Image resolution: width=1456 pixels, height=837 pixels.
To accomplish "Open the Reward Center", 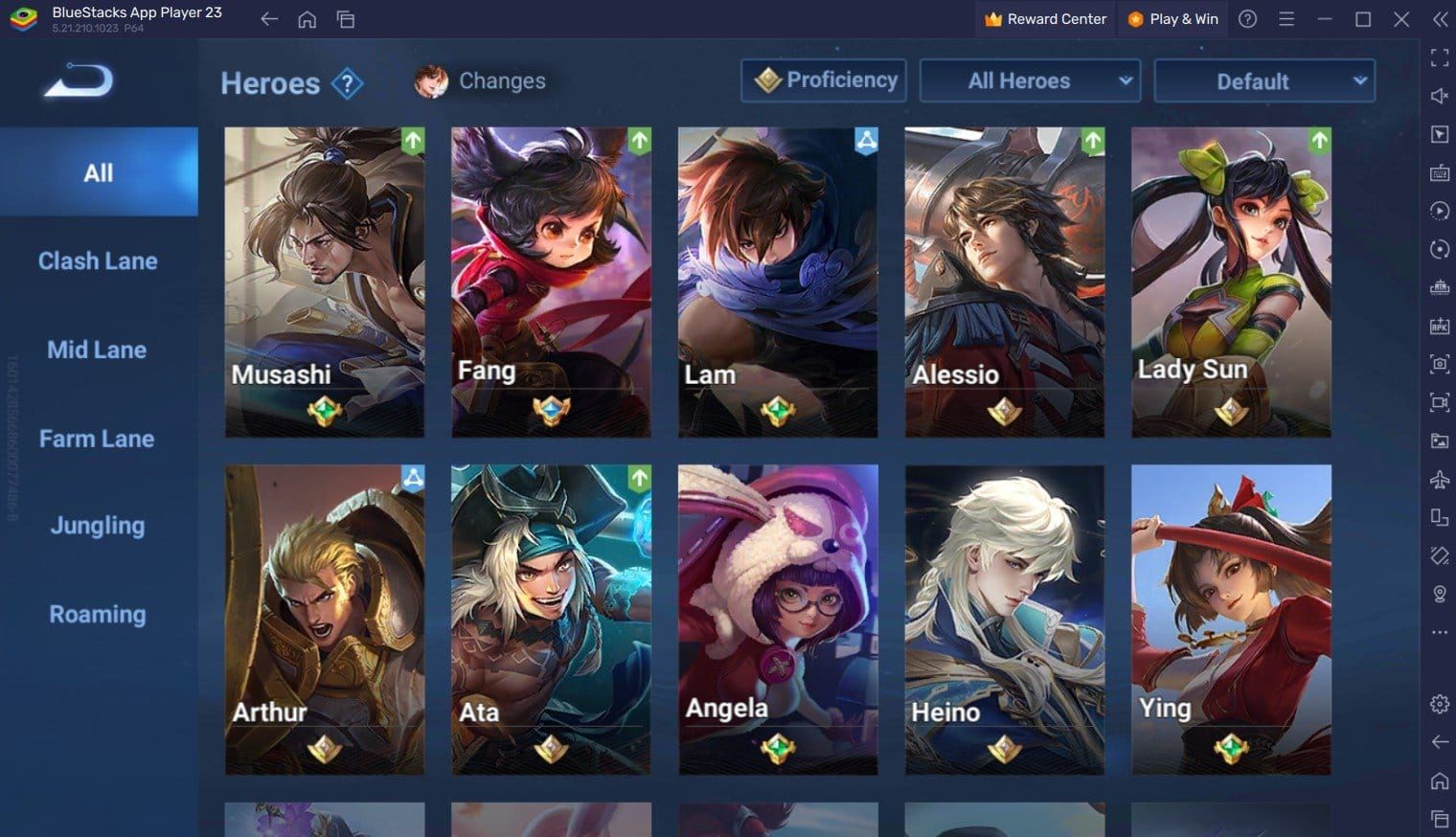I will pos(1044,18).
